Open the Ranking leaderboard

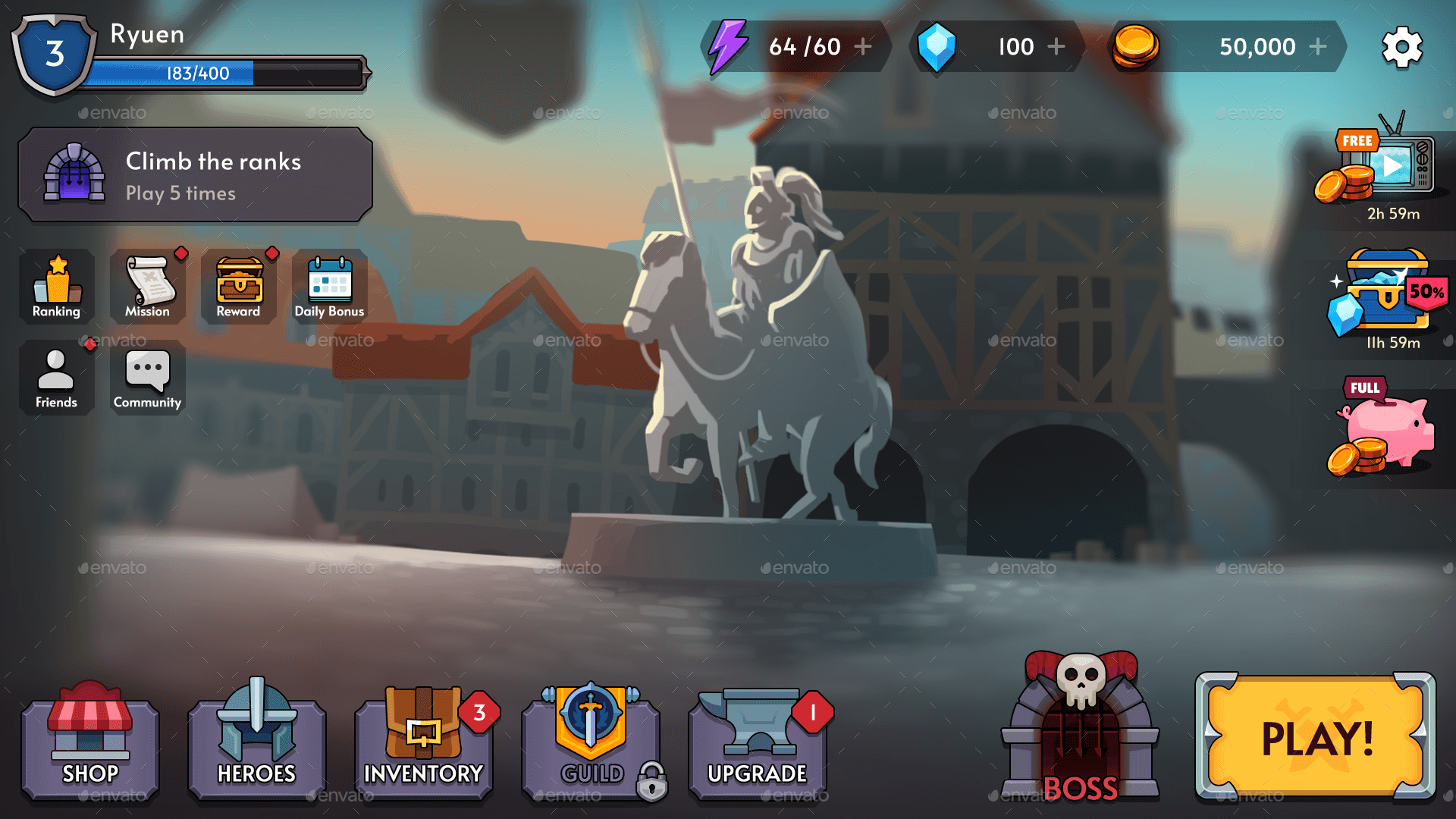tap(56, 287)
